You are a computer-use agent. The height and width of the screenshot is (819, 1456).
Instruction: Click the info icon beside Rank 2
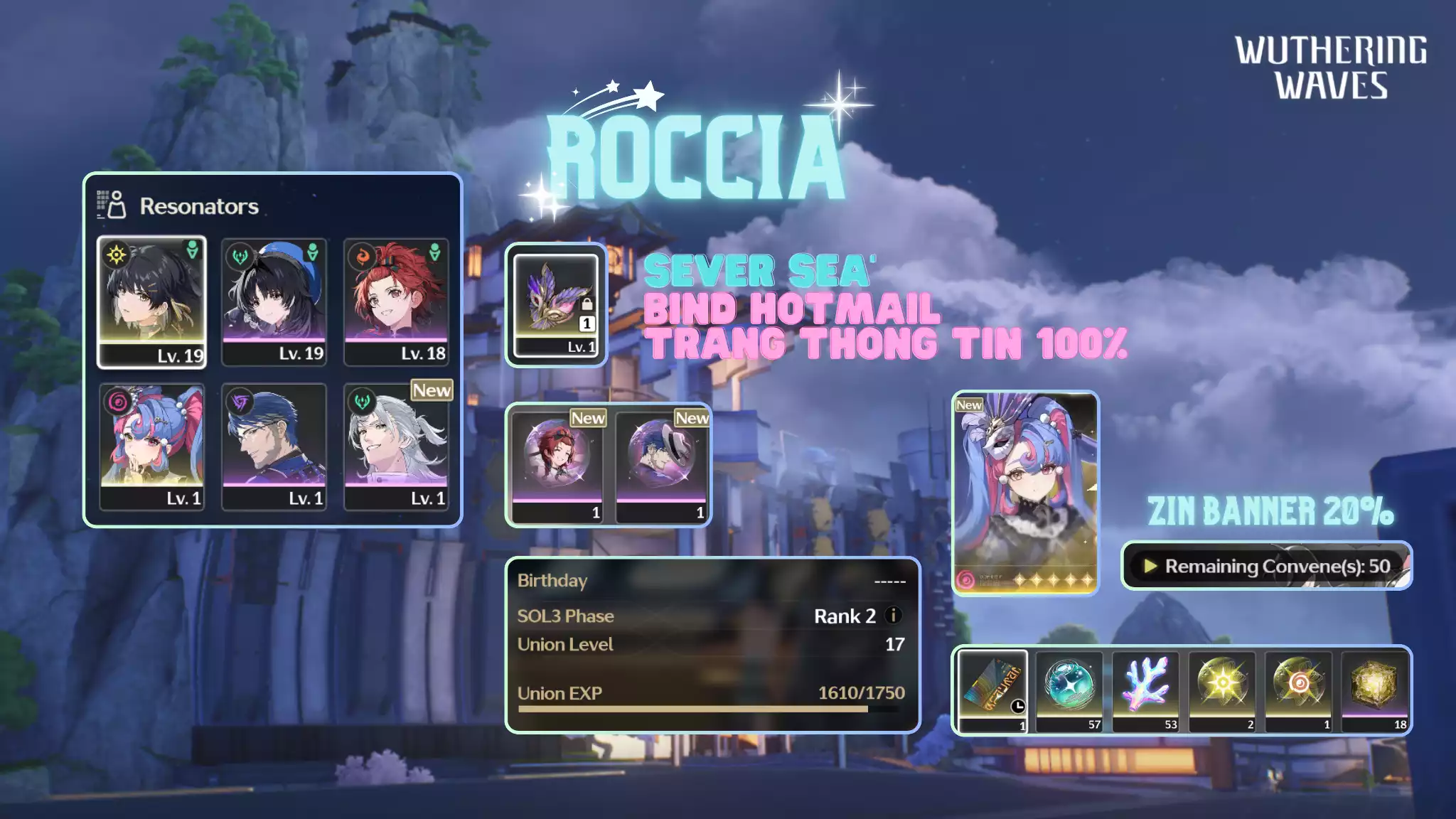coord(894,616)
